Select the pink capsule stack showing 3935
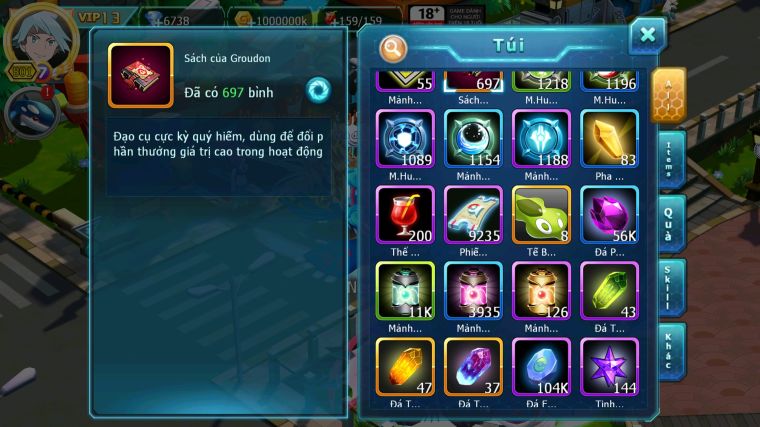Image resolution: width=760 pixels, height=427 pixels. pyautogui.click(x=473, y=290)
